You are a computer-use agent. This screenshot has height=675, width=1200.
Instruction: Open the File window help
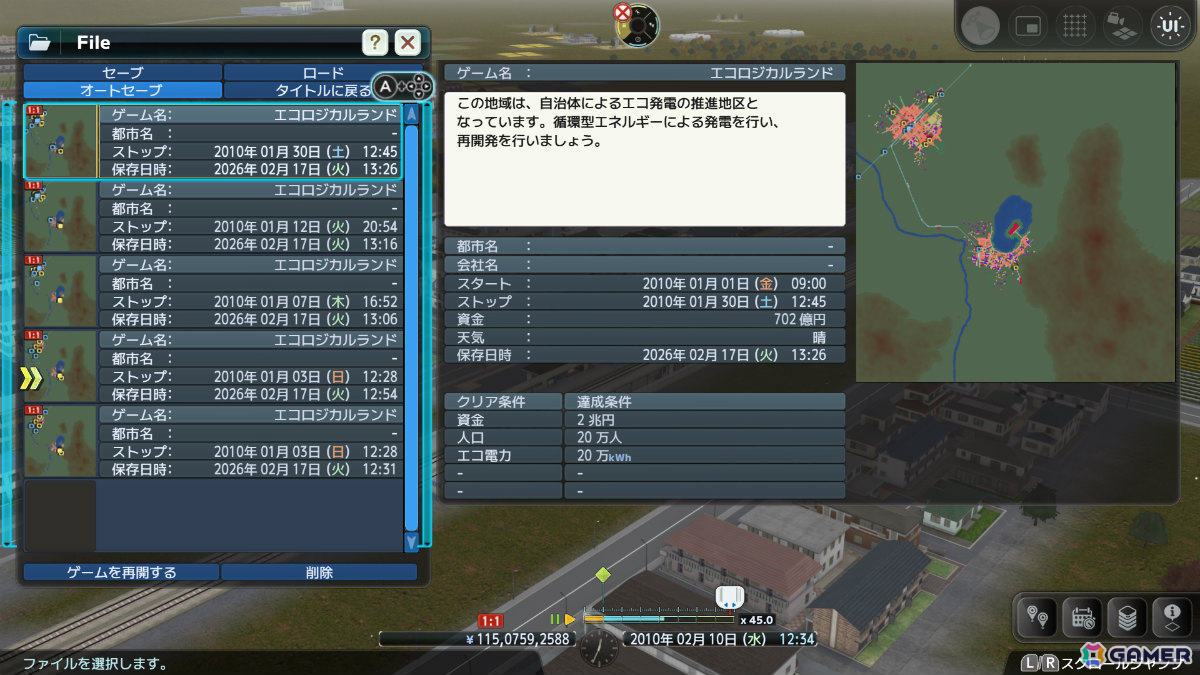coord(374,42)
